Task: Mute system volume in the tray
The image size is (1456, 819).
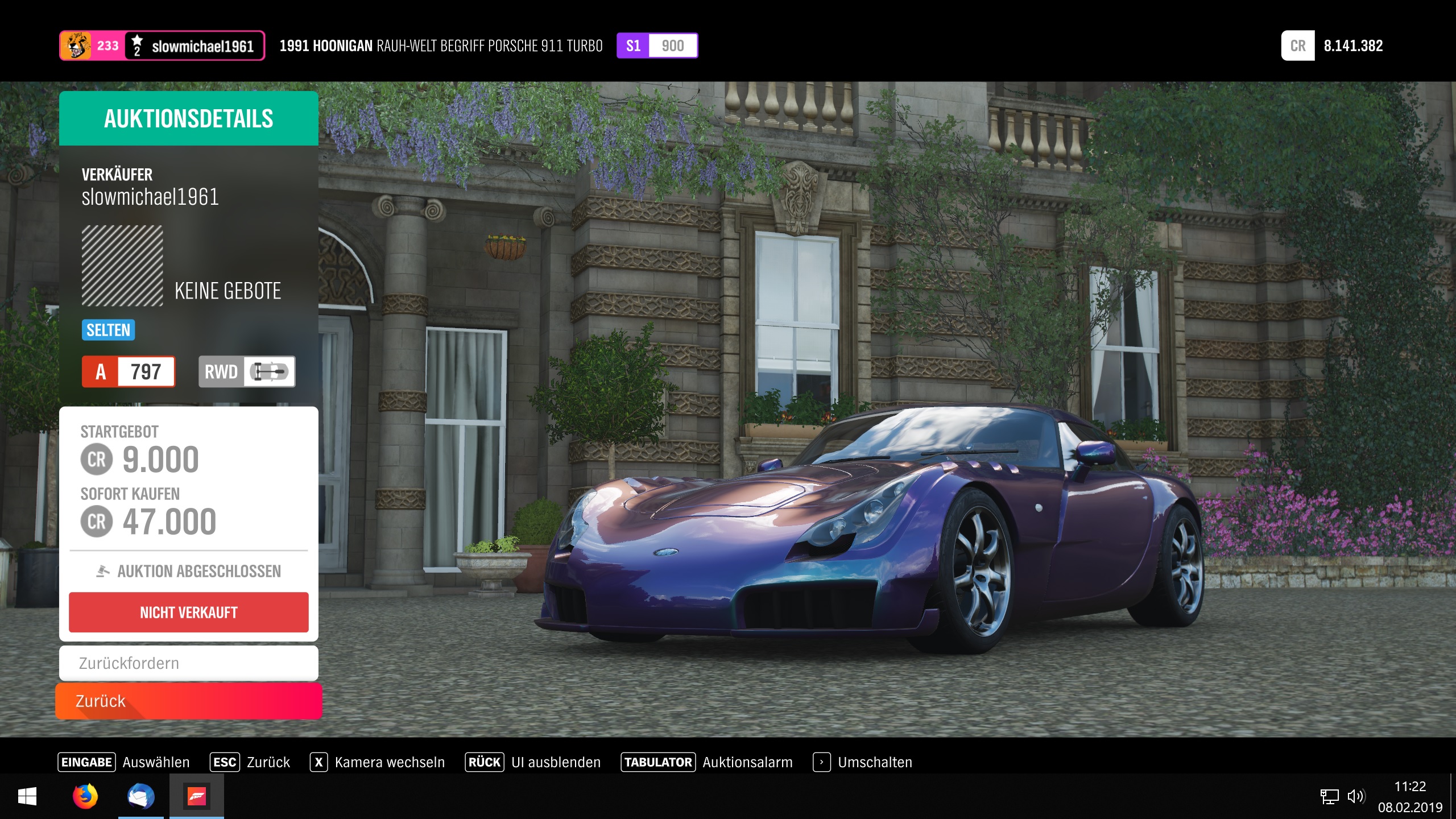Action: tap(1356, 796)
